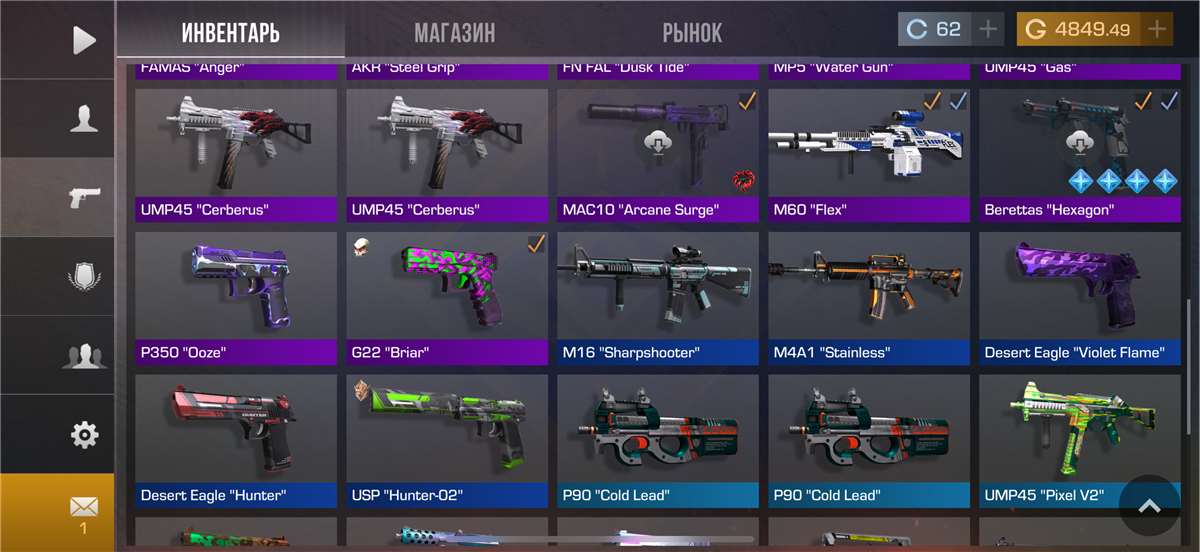1200x552 pixels.
Task: Buy more gold with the plus button
Action: click(x=1157, y=30)
